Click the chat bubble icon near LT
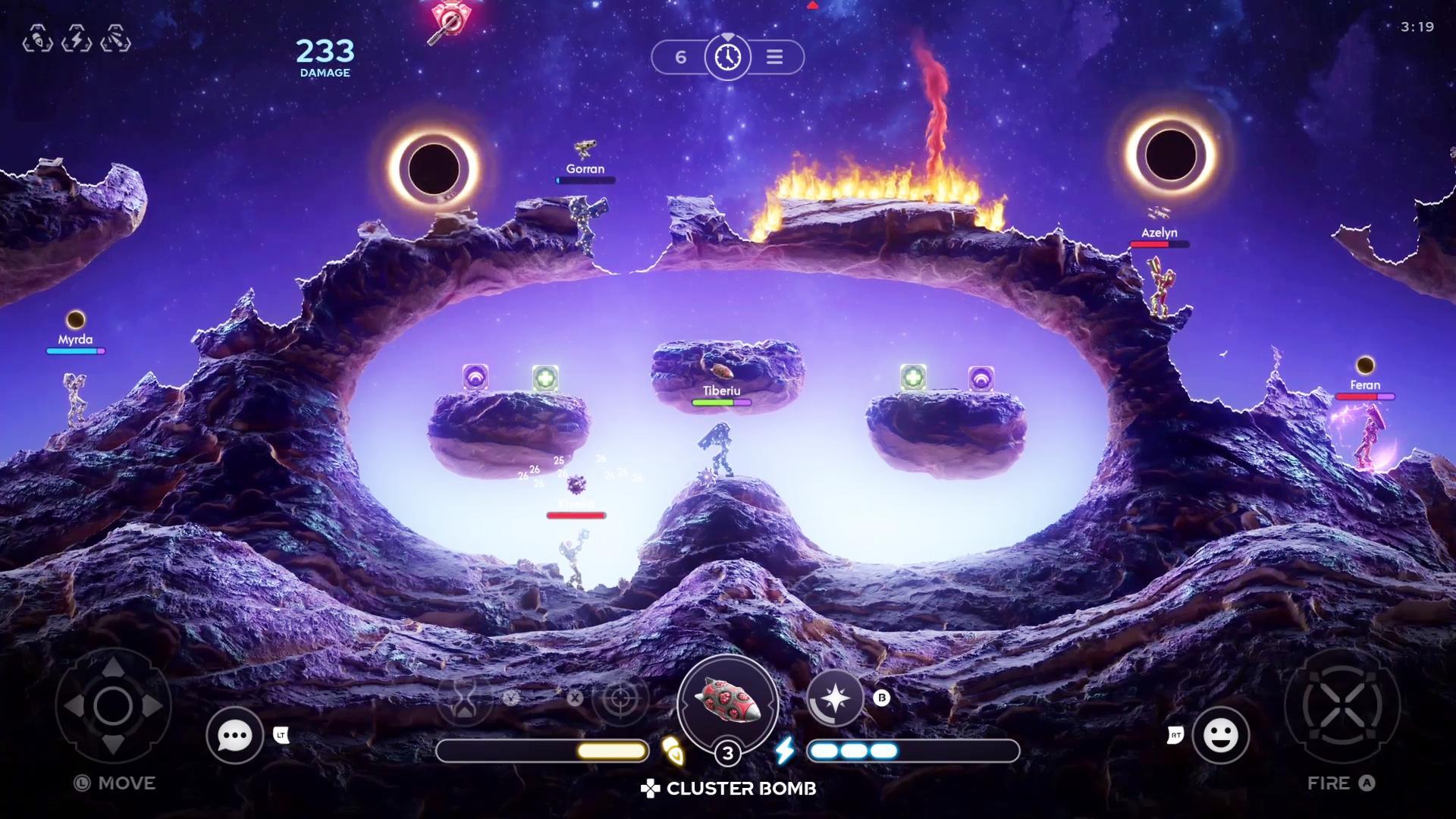Image resolution: width=1456 pixels, height=819 pixels. [234, 736]
